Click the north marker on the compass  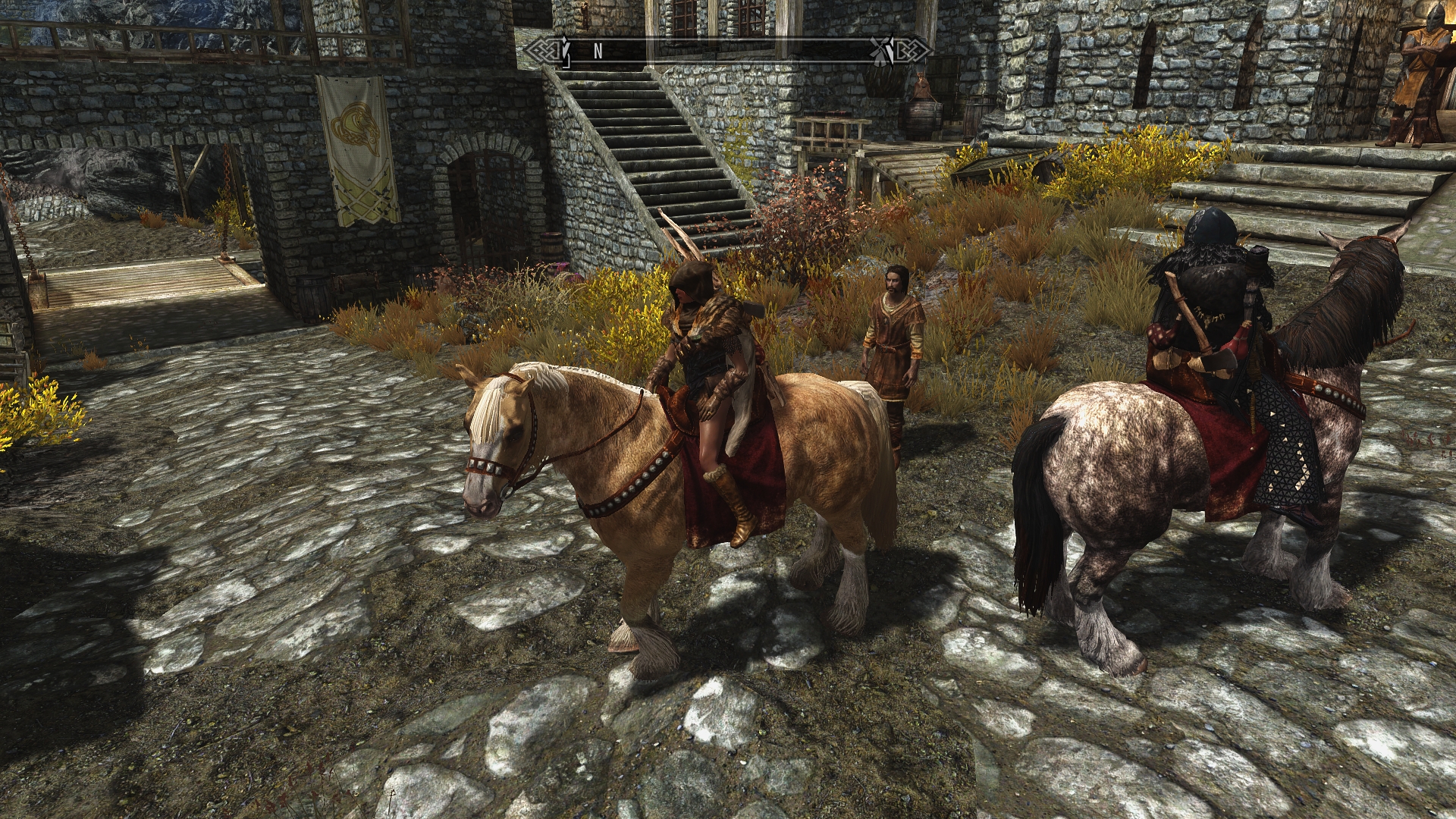coord(598,52)
